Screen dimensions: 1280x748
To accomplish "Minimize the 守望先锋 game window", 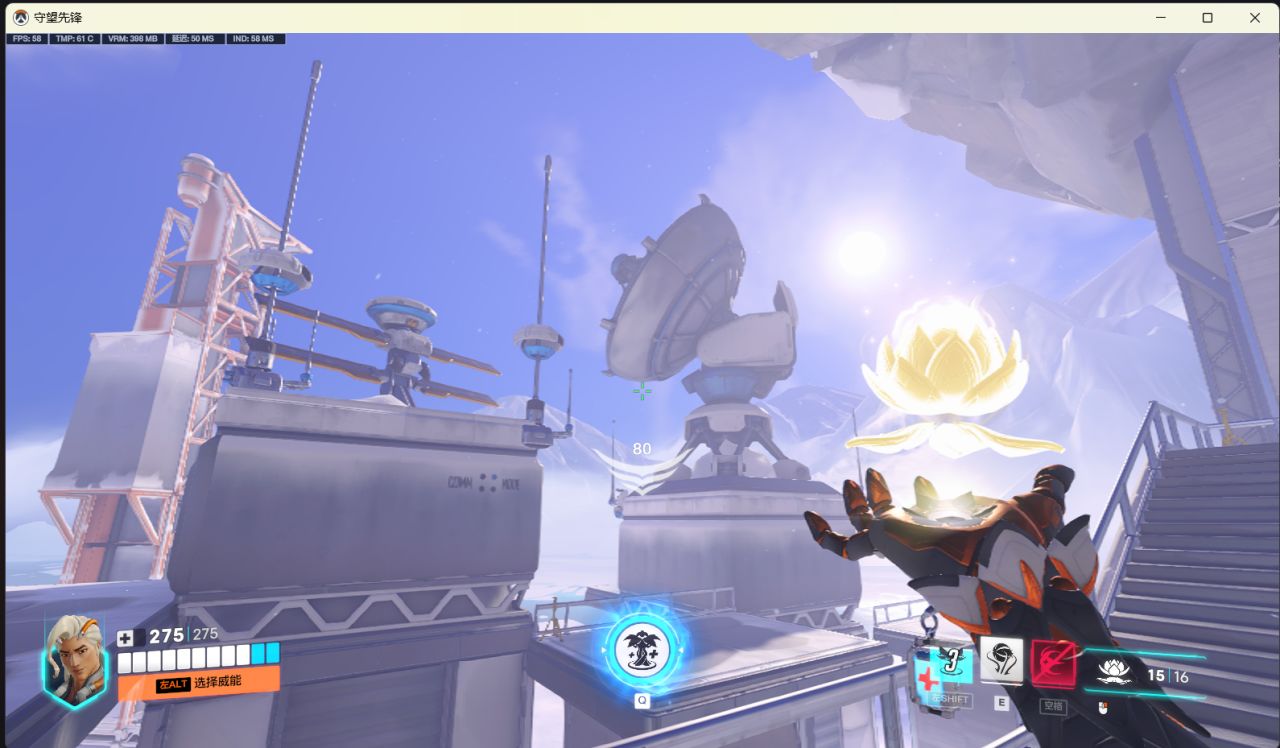I will [x=1162, y=17].
